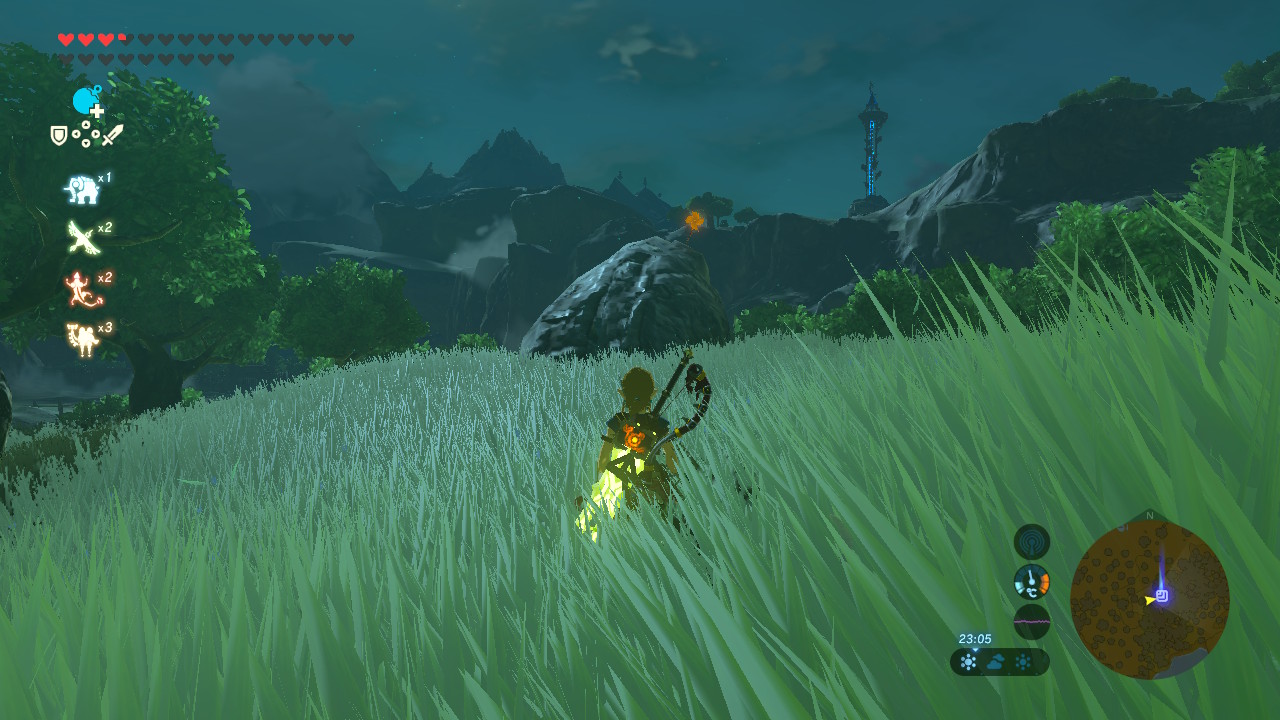The image size is (1280, 720).
Task: Activate the red lizard champion ability
Action: click(x=79, y=288)
